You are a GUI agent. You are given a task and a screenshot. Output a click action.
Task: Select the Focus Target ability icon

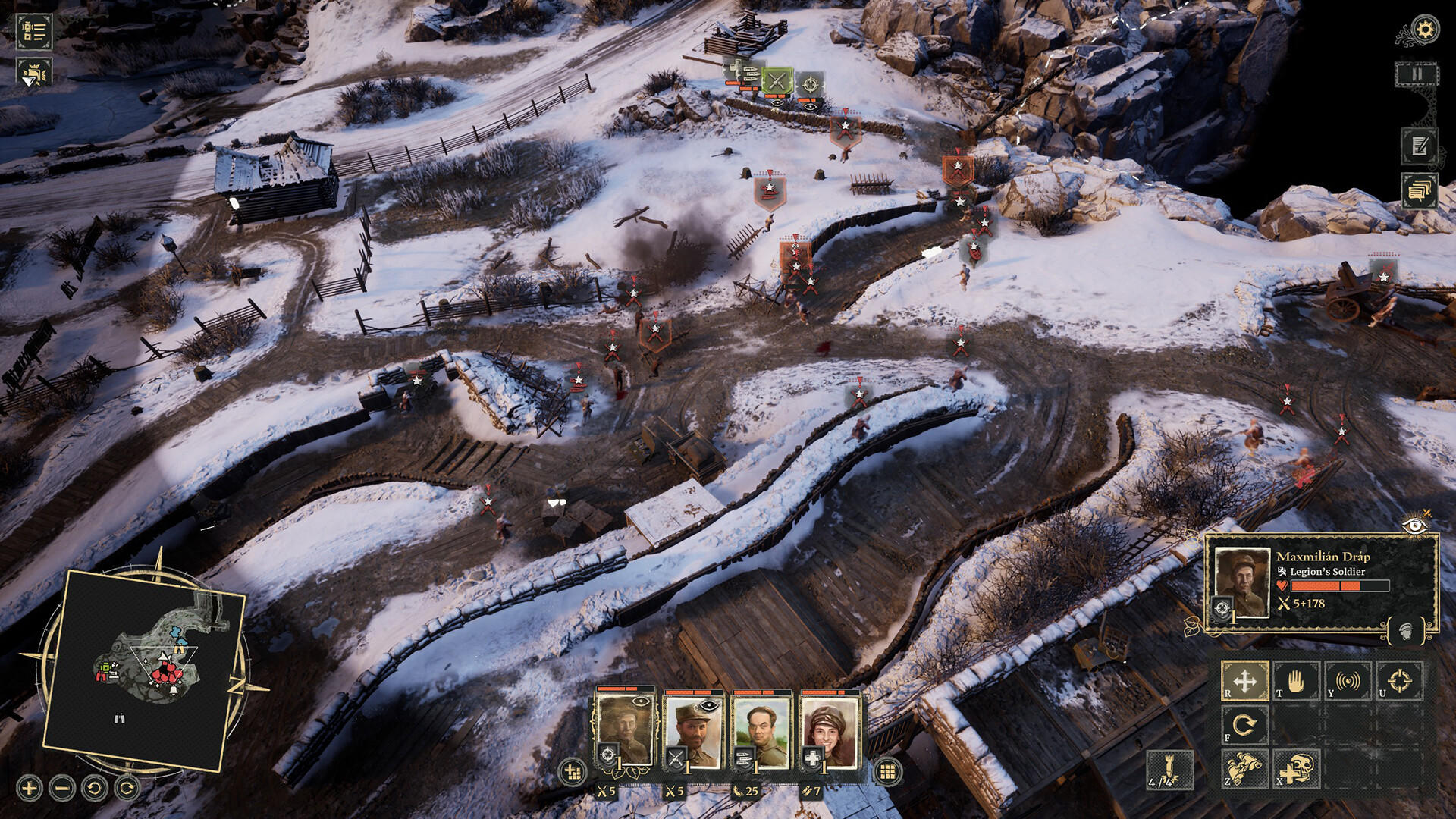(x=1401, y=682)
